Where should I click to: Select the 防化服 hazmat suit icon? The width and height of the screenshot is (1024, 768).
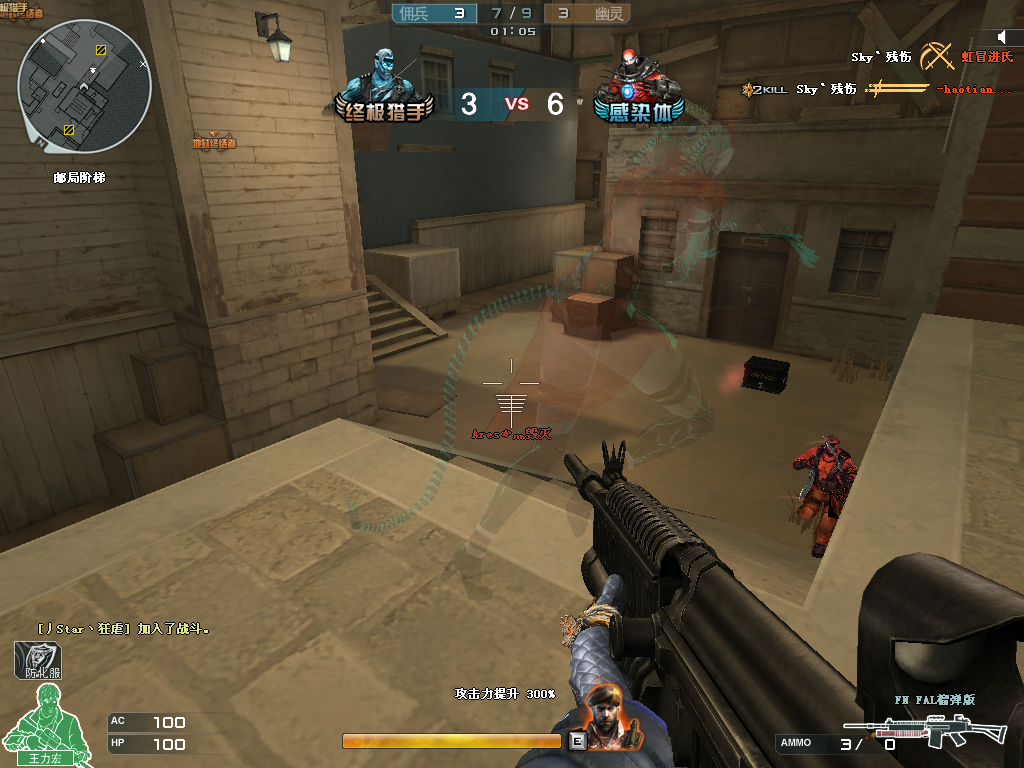tap(38, 660)
